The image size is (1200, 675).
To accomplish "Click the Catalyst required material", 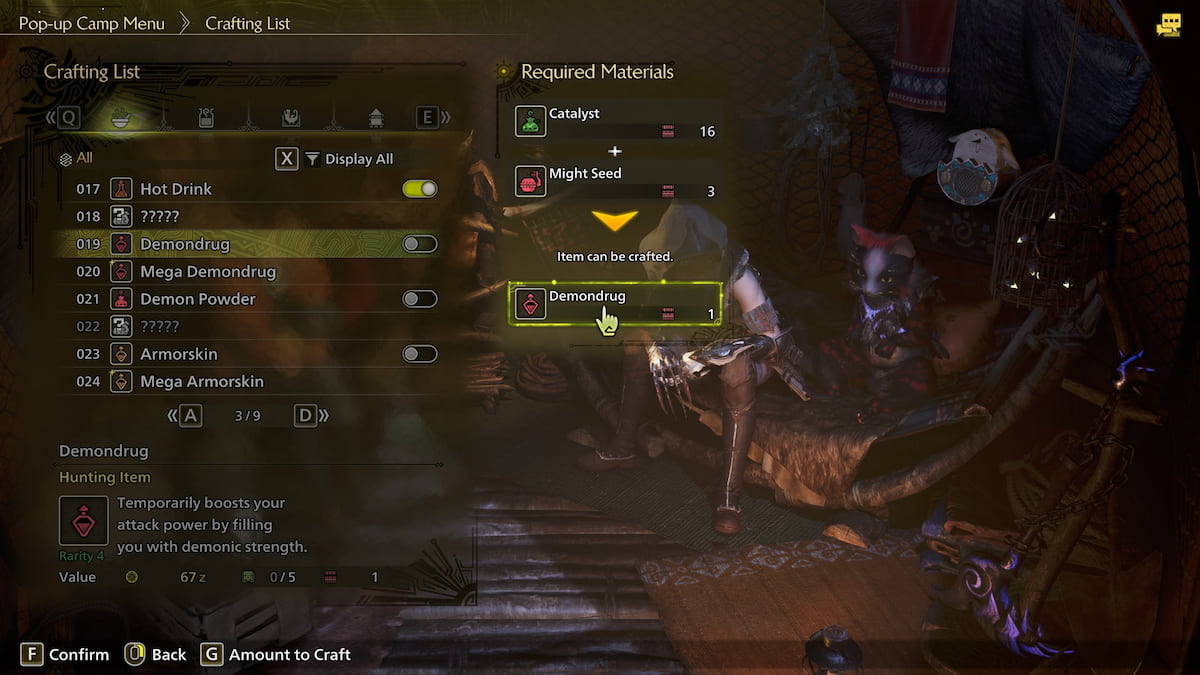I will 617,122.
